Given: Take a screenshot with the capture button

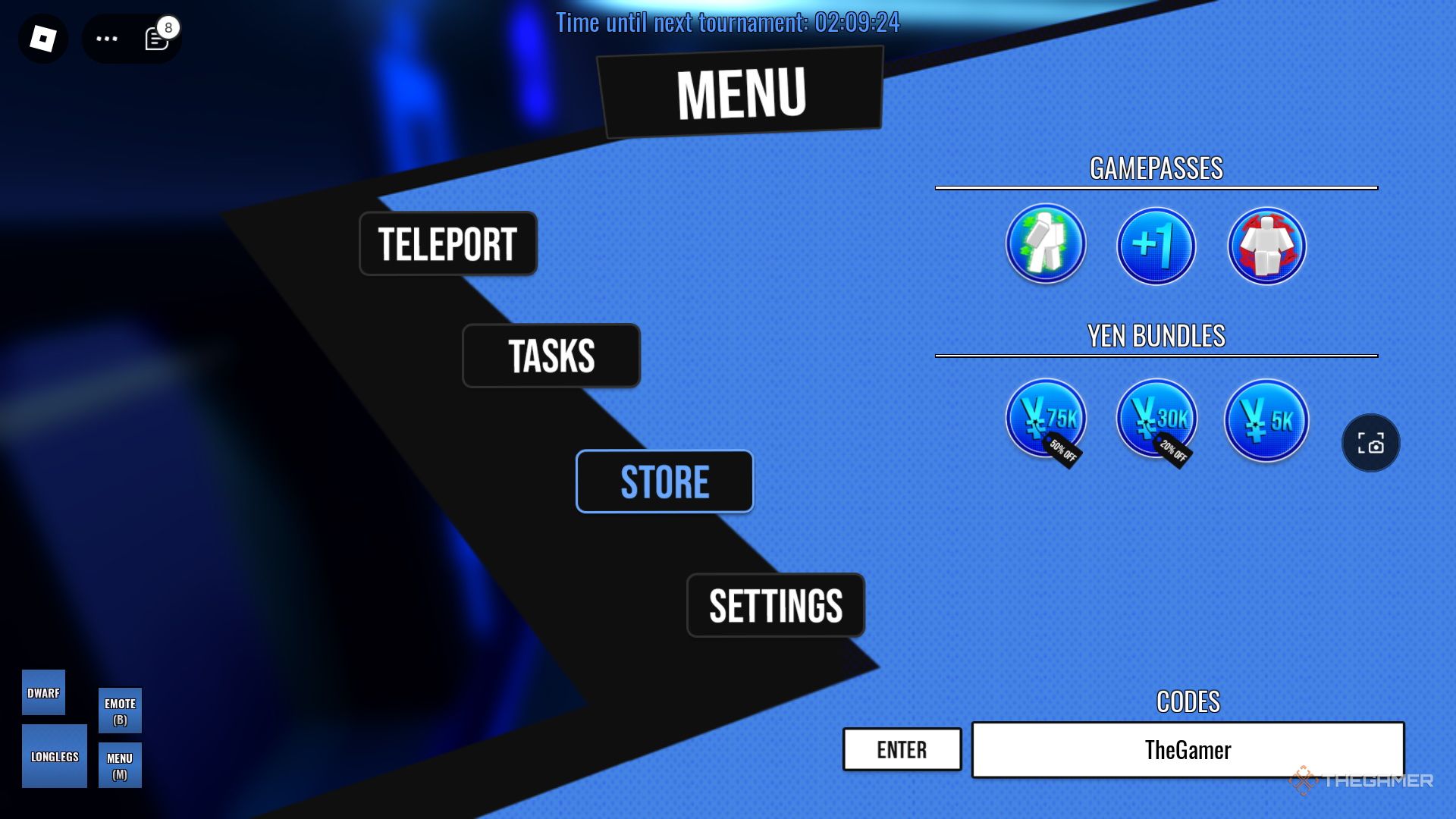Looking at the screenshot, I should 1370,443.
